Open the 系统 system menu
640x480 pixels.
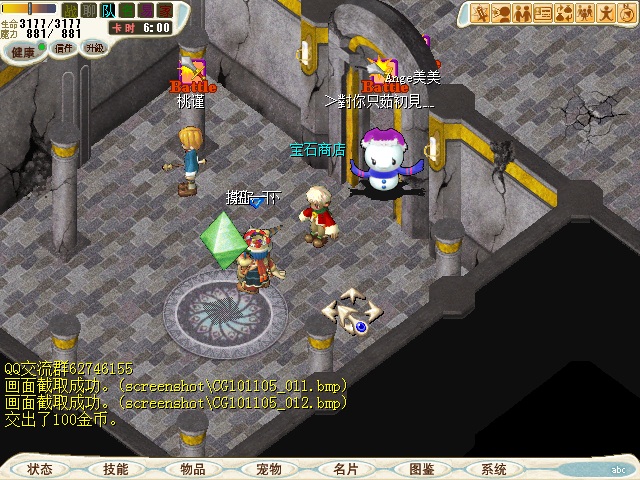pos(494,469)
